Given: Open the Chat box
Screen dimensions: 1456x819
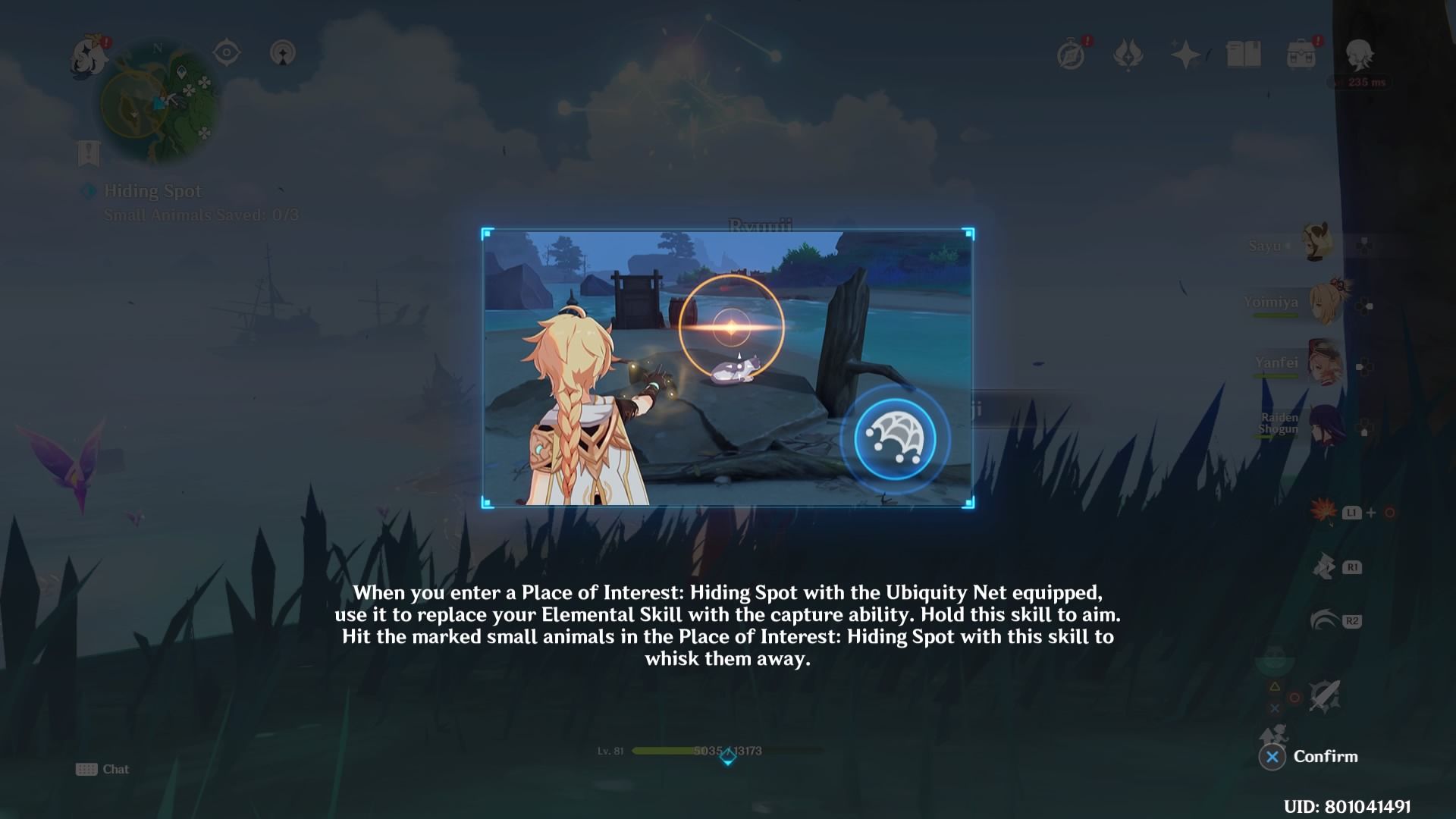Looking at the screenshot, I should [x=103, y=769].
